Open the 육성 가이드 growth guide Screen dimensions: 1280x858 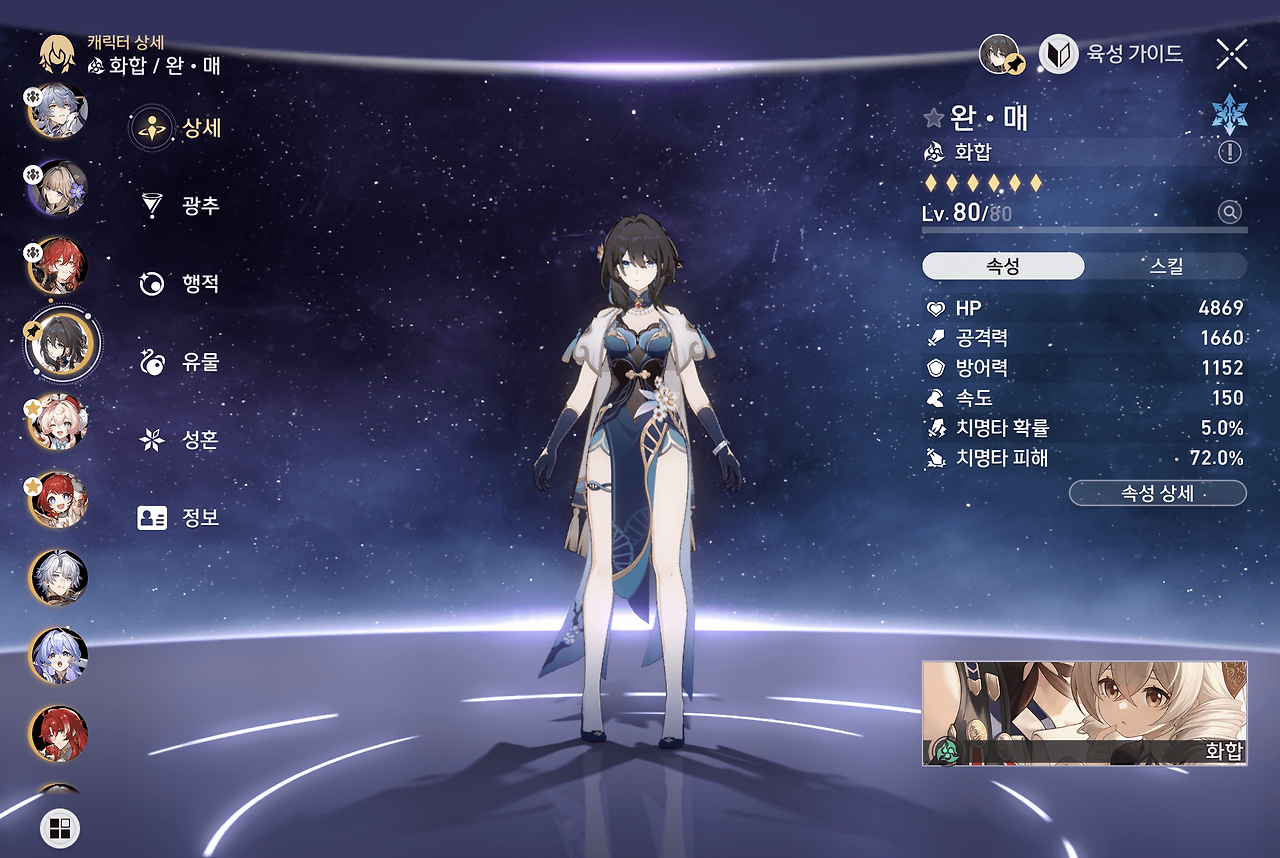1112,54
